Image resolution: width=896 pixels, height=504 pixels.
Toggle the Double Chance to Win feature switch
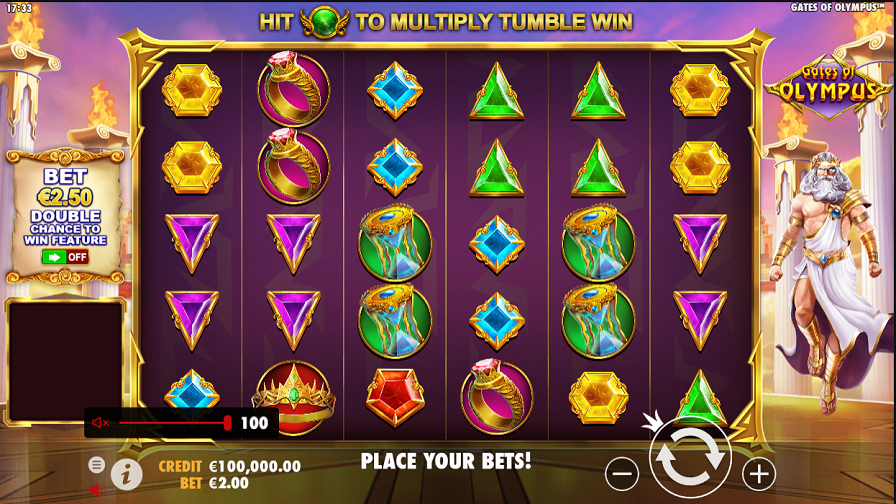click(65, 257)
